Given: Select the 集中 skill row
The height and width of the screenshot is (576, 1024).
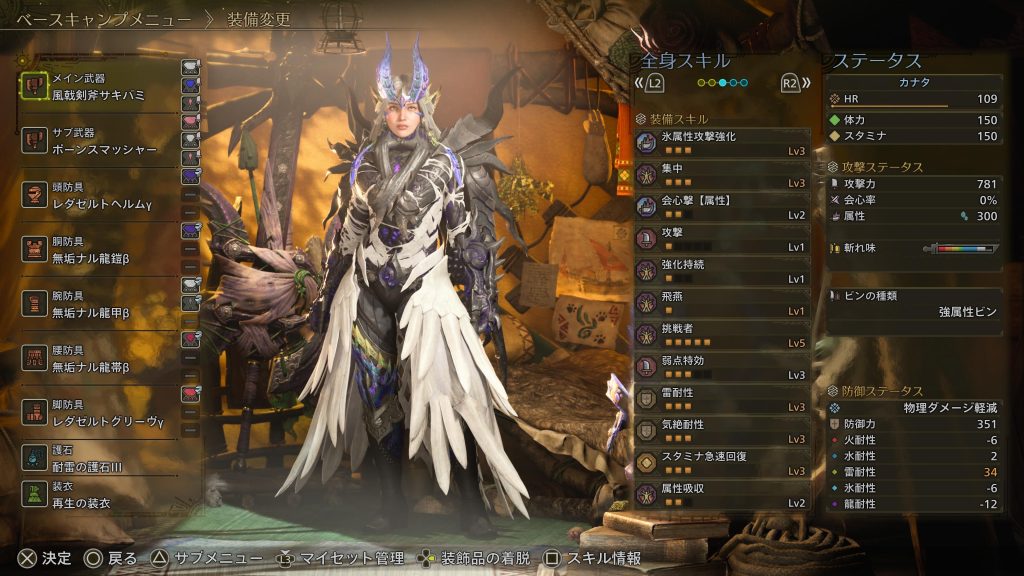Looking at the screenshot, I should pyautogui.click(x=722, y=175).
